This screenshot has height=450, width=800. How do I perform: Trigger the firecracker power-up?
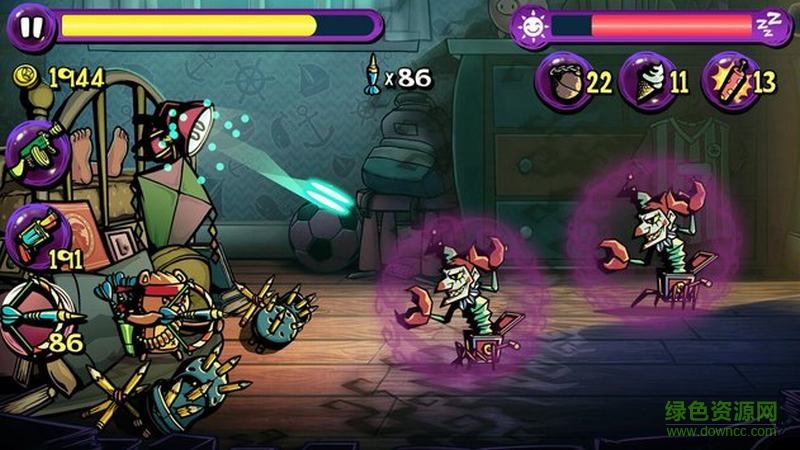tap(726, 79)
